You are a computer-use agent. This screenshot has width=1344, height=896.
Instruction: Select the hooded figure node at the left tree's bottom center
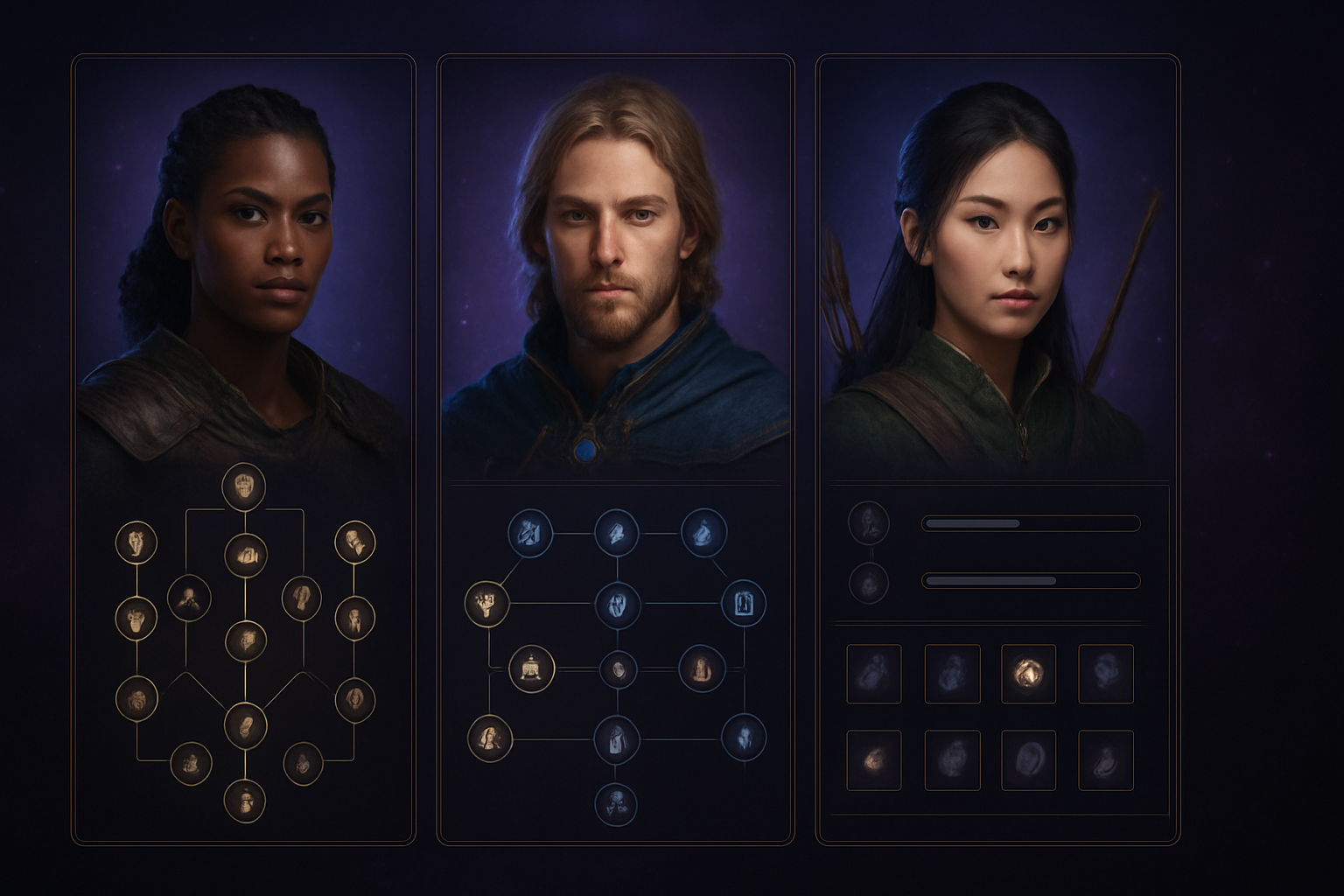point(246,724)
